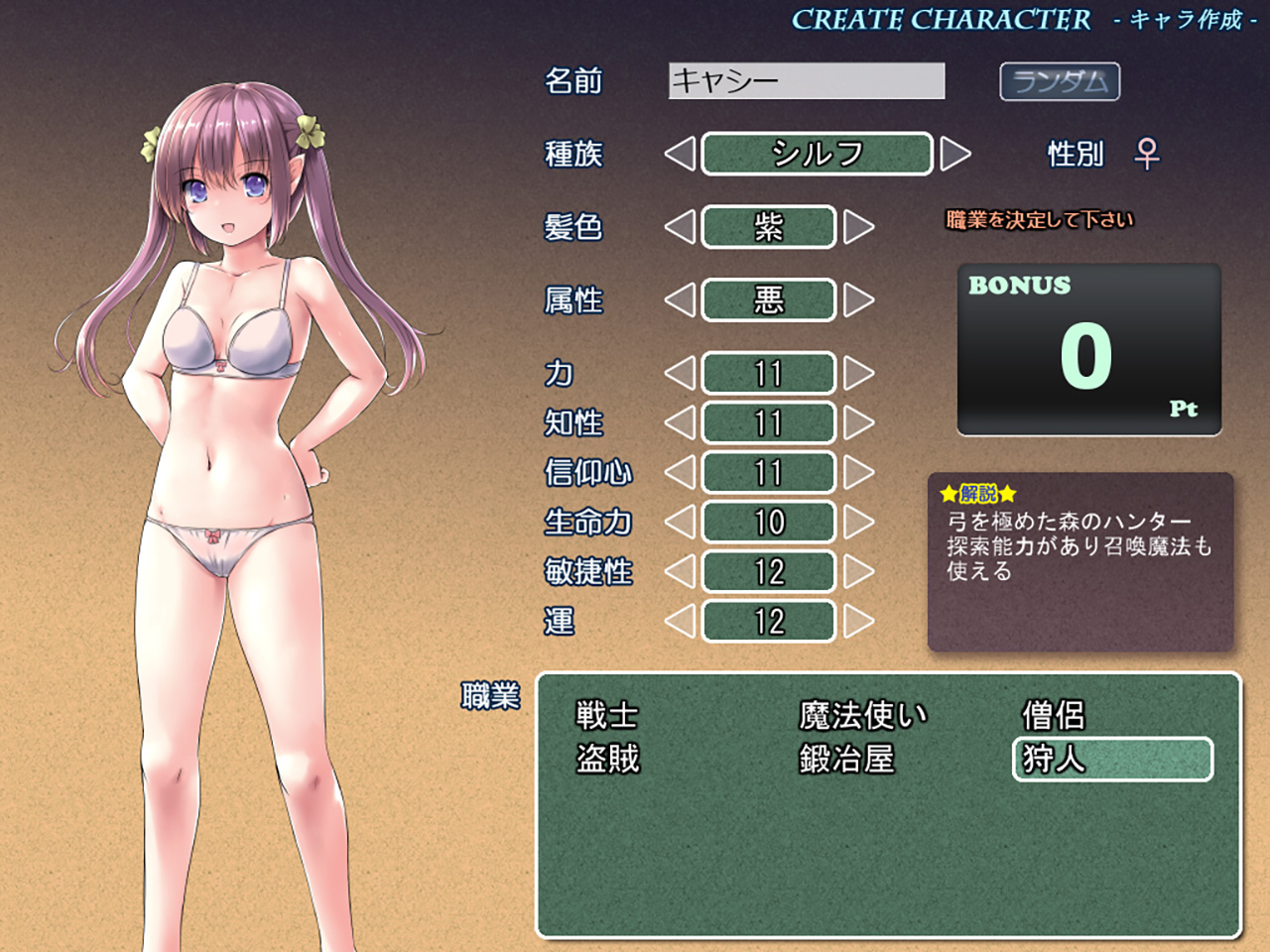
Task: Increase the 敏捷性 agility stat
Action: coord(858,572)
